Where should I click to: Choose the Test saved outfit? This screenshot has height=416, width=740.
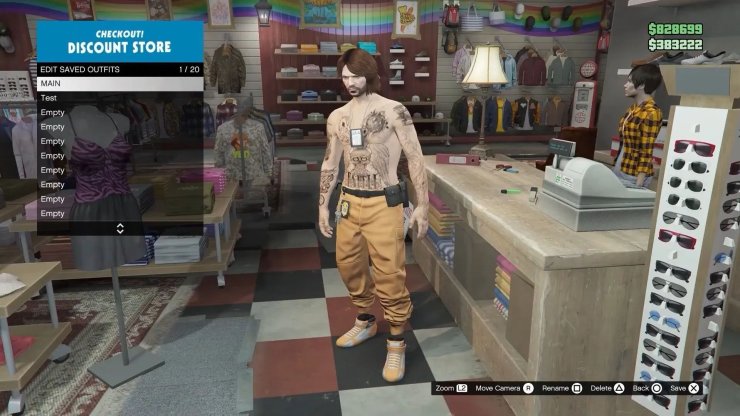point(119,98)
